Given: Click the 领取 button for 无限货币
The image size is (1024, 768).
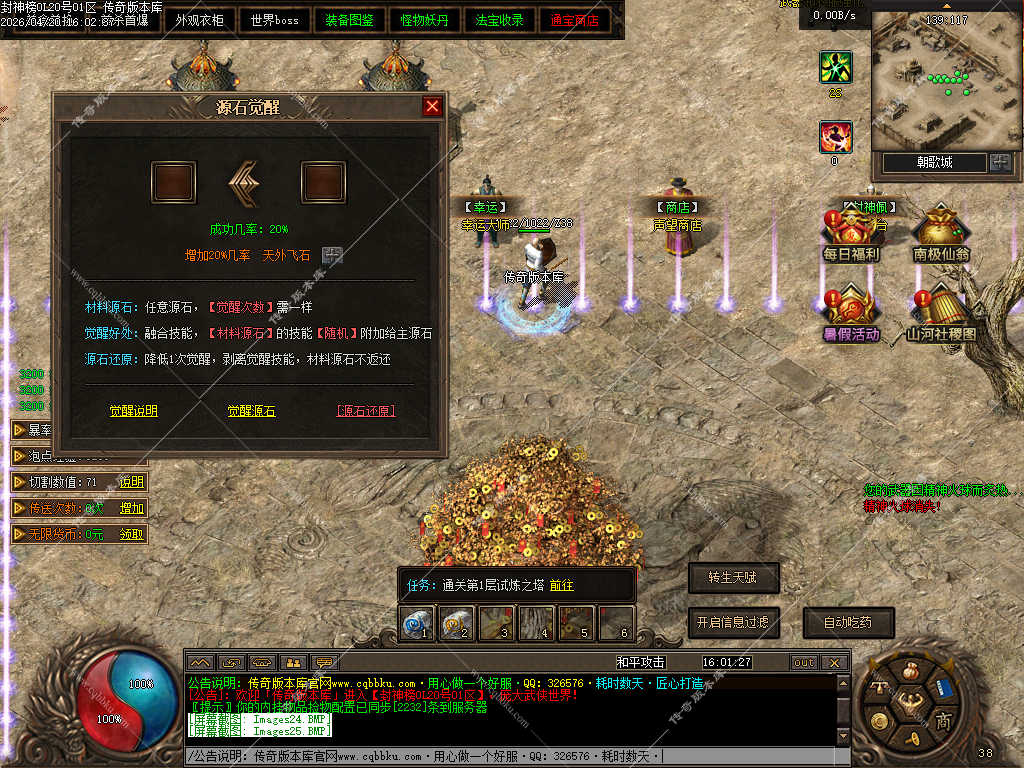Looking at the screenshot, I should (x=132, y=534).
